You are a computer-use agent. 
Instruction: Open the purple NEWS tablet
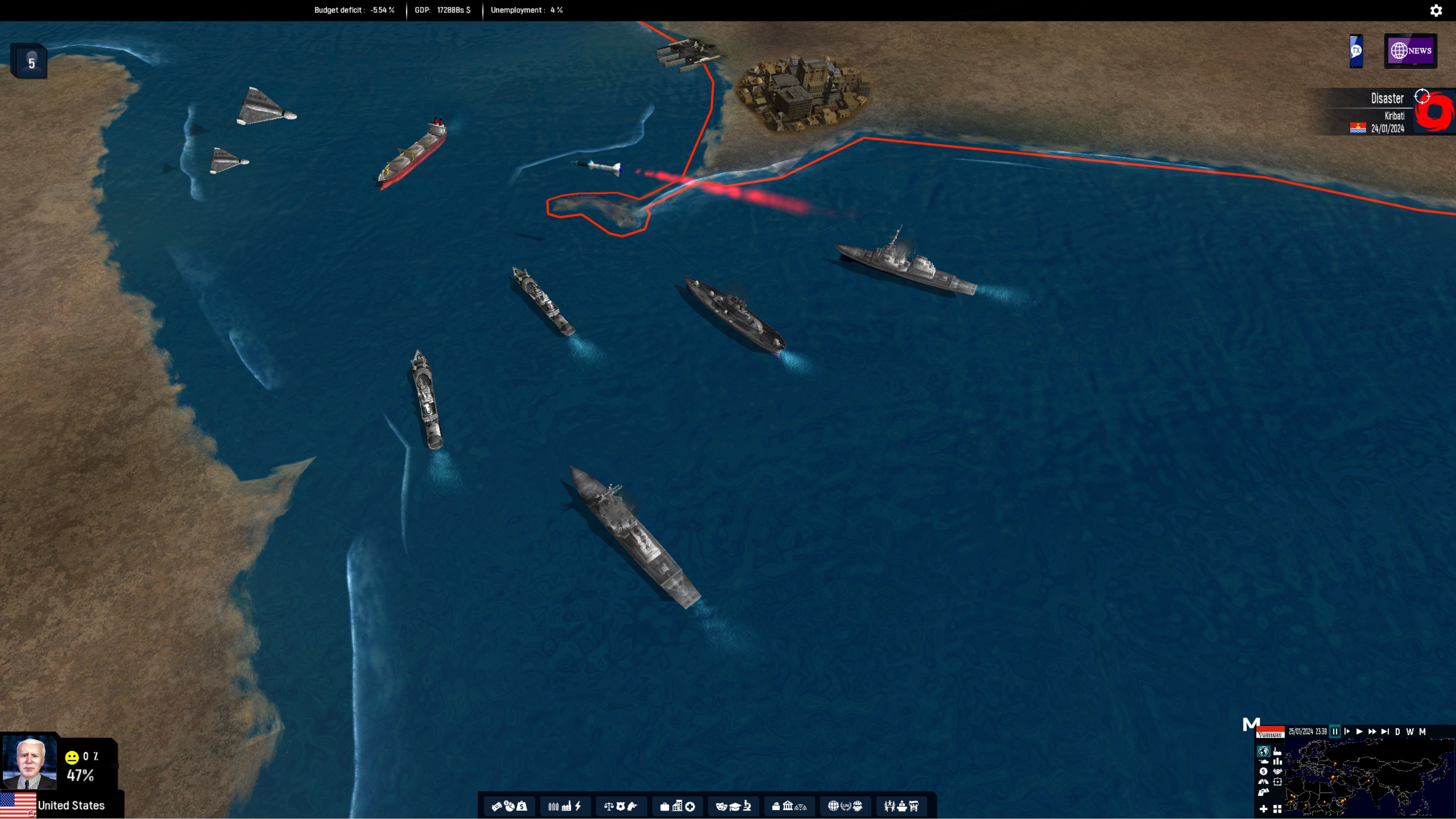[x=1410, y=51]
